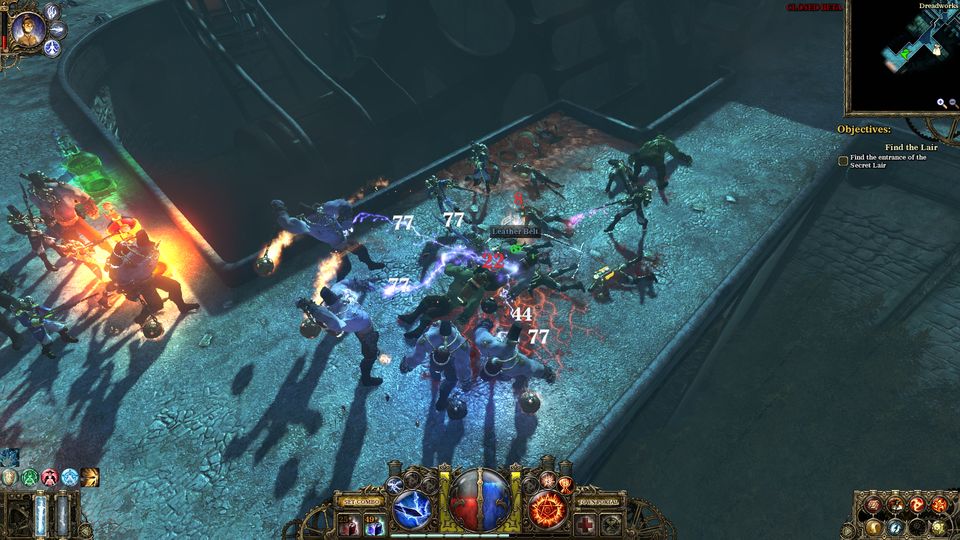This screenshot has width=960, height=540.
Task: Click the Set Combo button
Action: tap(362, 500)
